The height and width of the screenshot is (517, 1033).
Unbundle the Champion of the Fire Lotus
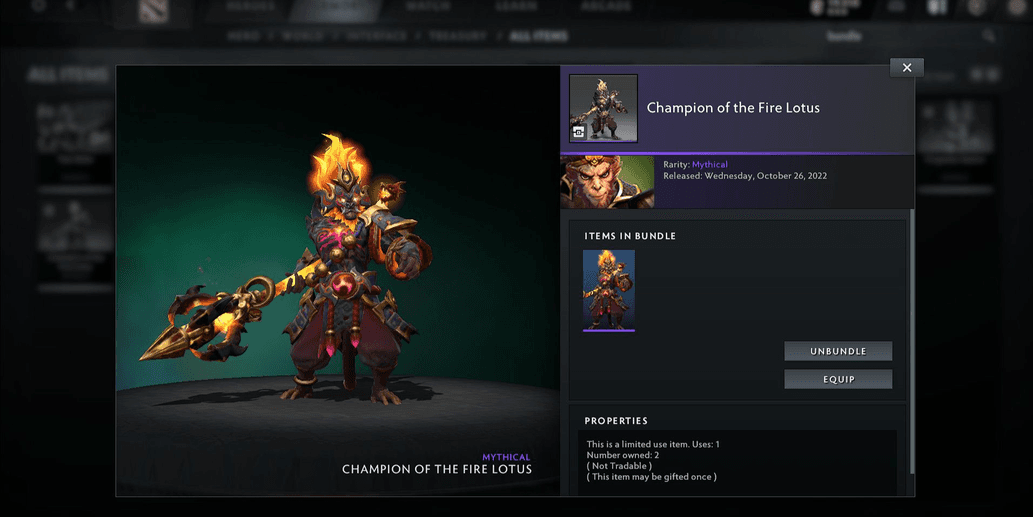point(838,351)
